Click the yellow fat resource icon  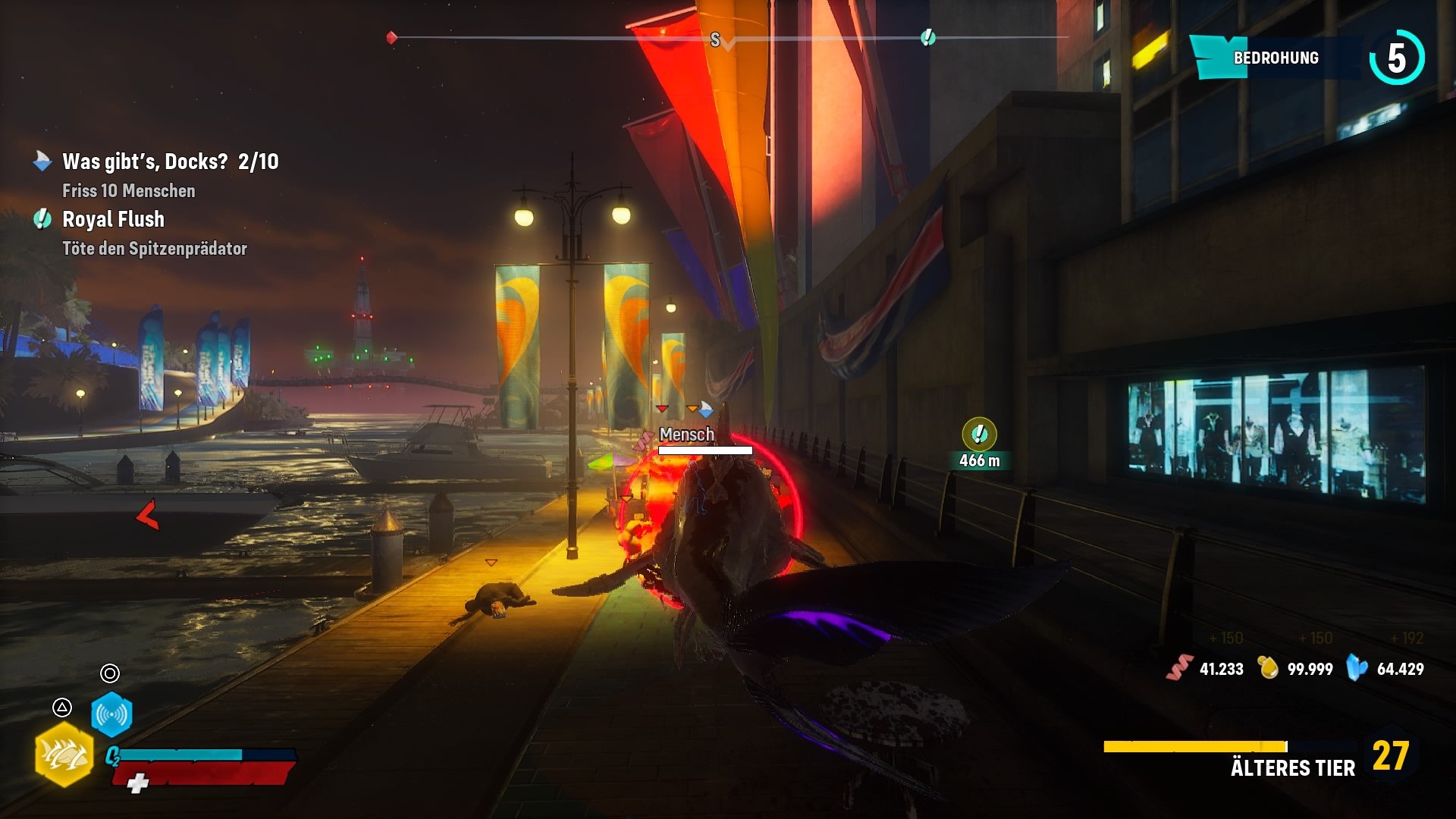coord(1268,668)
